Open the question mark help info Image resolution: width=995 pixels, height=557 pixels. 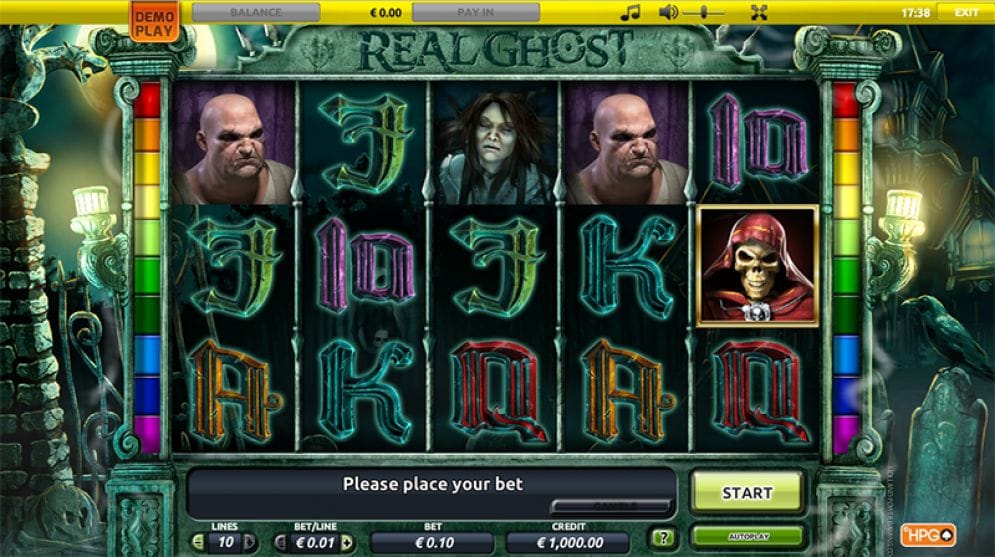[660, 537]
